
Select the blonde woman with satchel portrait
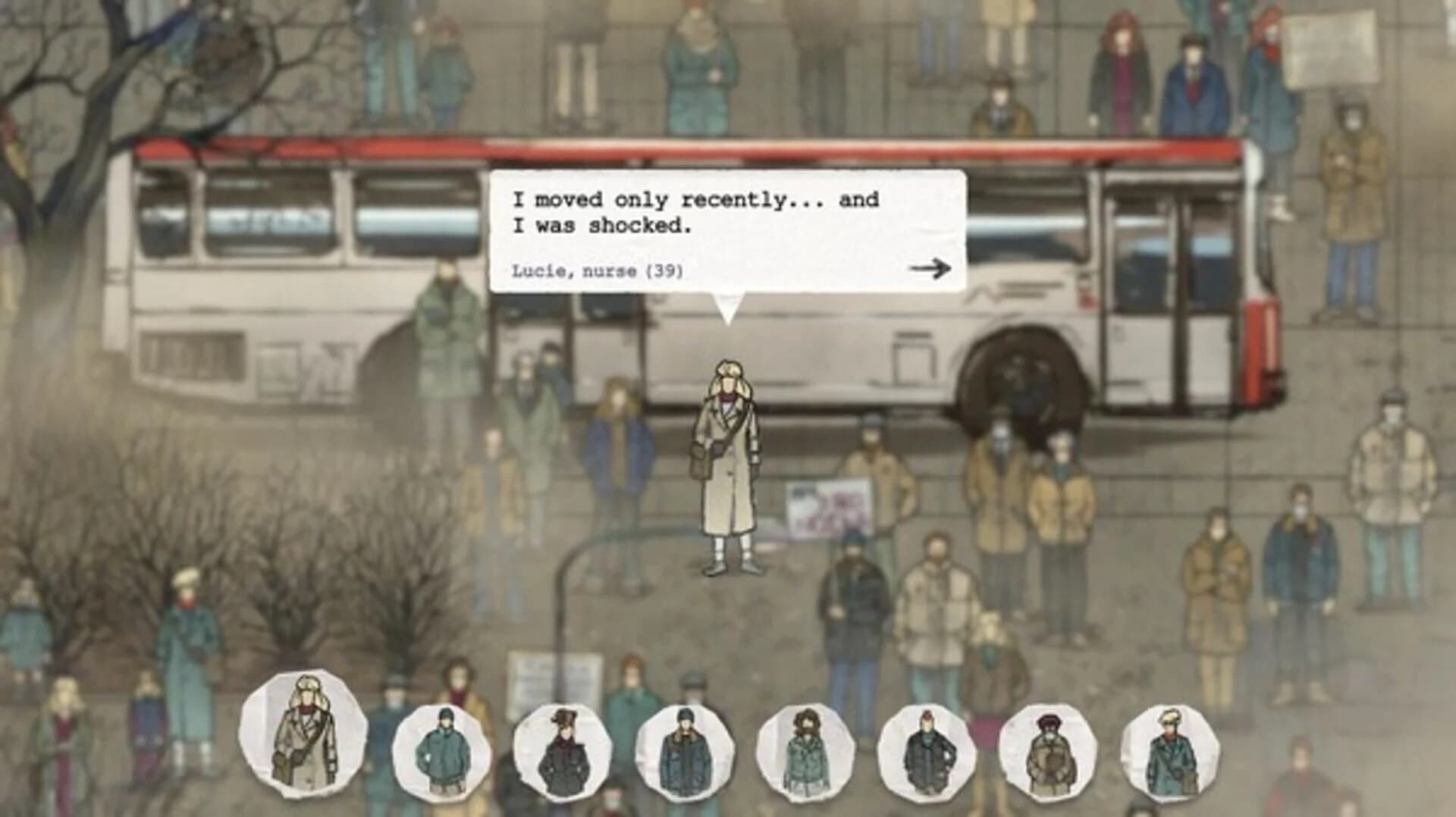[1172, 747]
